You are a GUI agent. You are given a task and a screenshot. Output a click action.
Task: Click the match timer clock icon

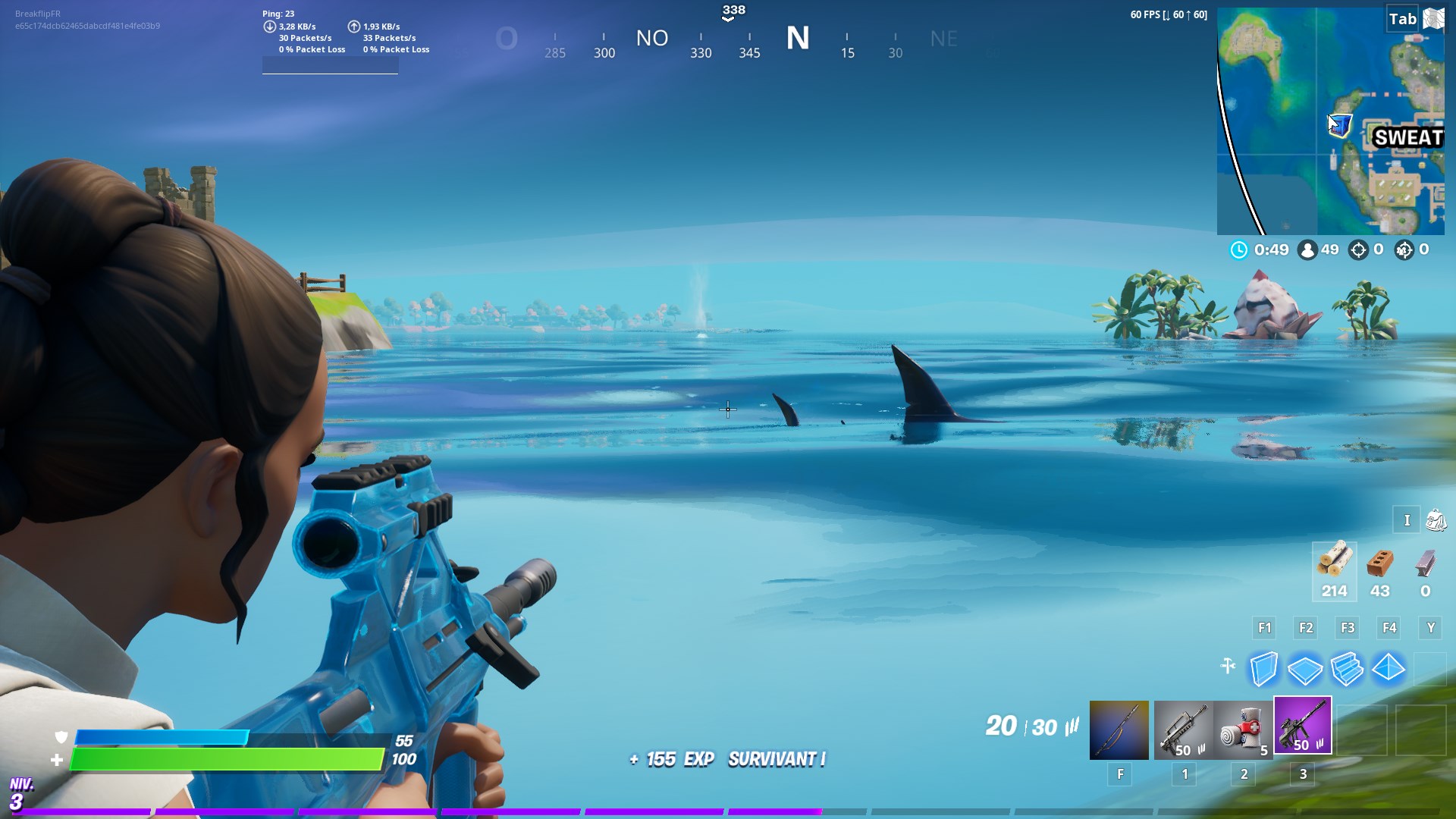(1239, 249)
